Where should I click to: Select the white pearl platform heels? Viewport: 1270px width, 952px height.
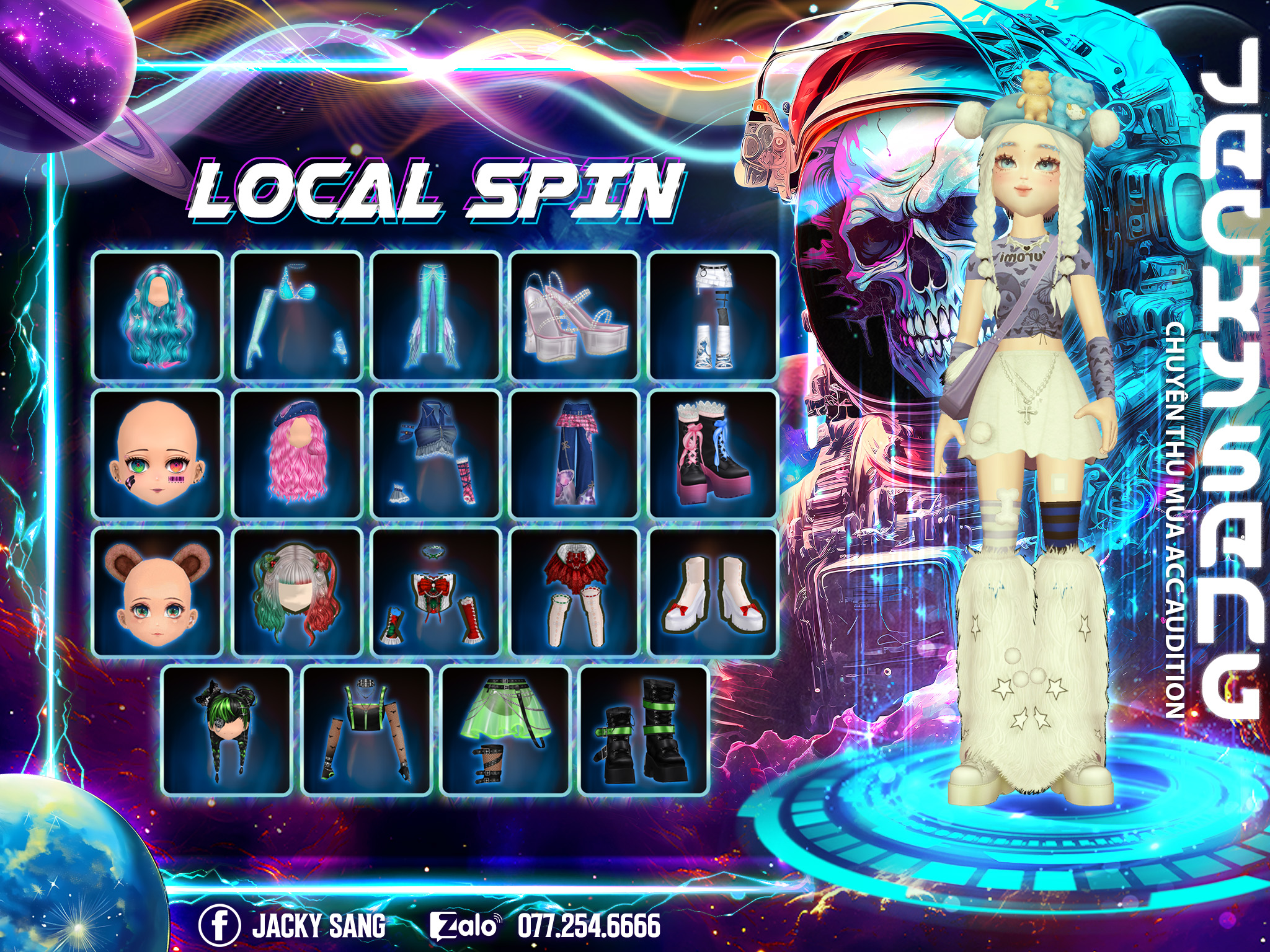click(575, 315)
